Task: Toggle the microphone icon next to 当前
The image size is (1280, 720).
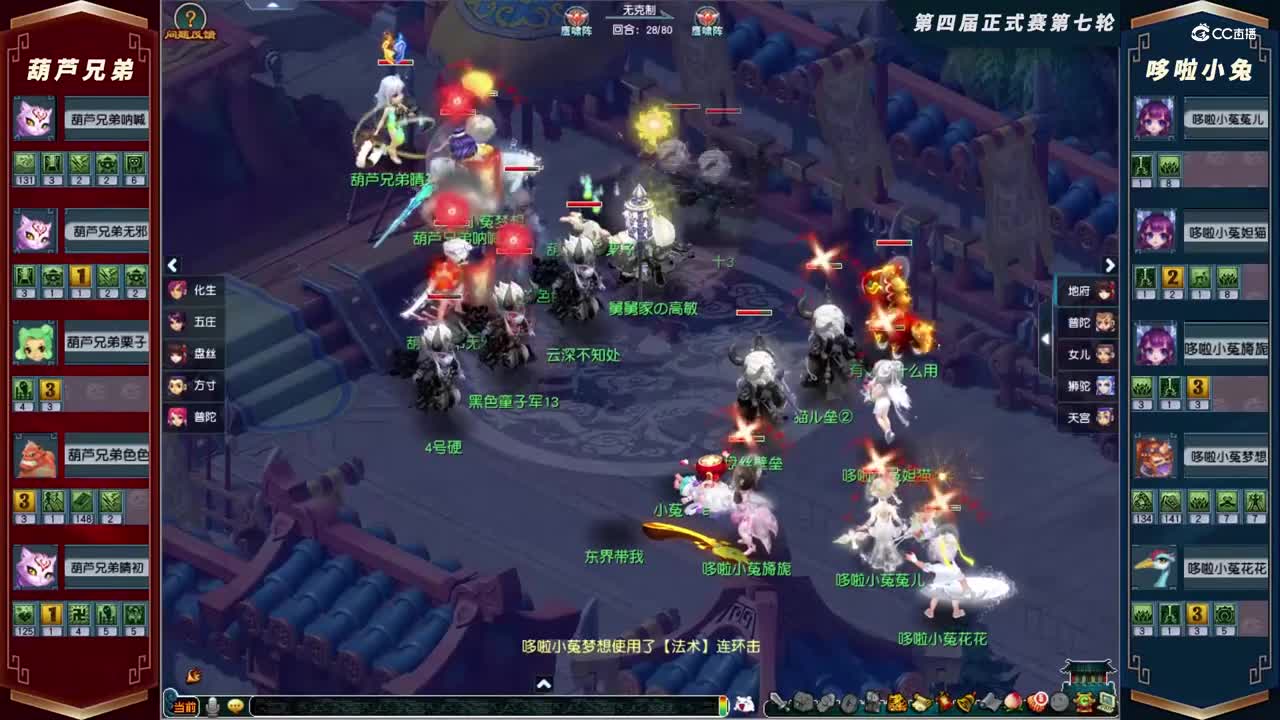Action: (212, 705)
